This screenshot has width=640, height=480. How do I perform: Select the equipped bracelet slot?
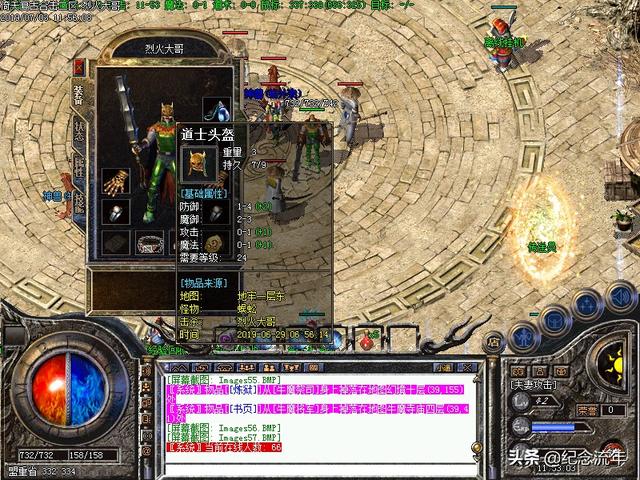pyautogui.click(x=151, y=243)
